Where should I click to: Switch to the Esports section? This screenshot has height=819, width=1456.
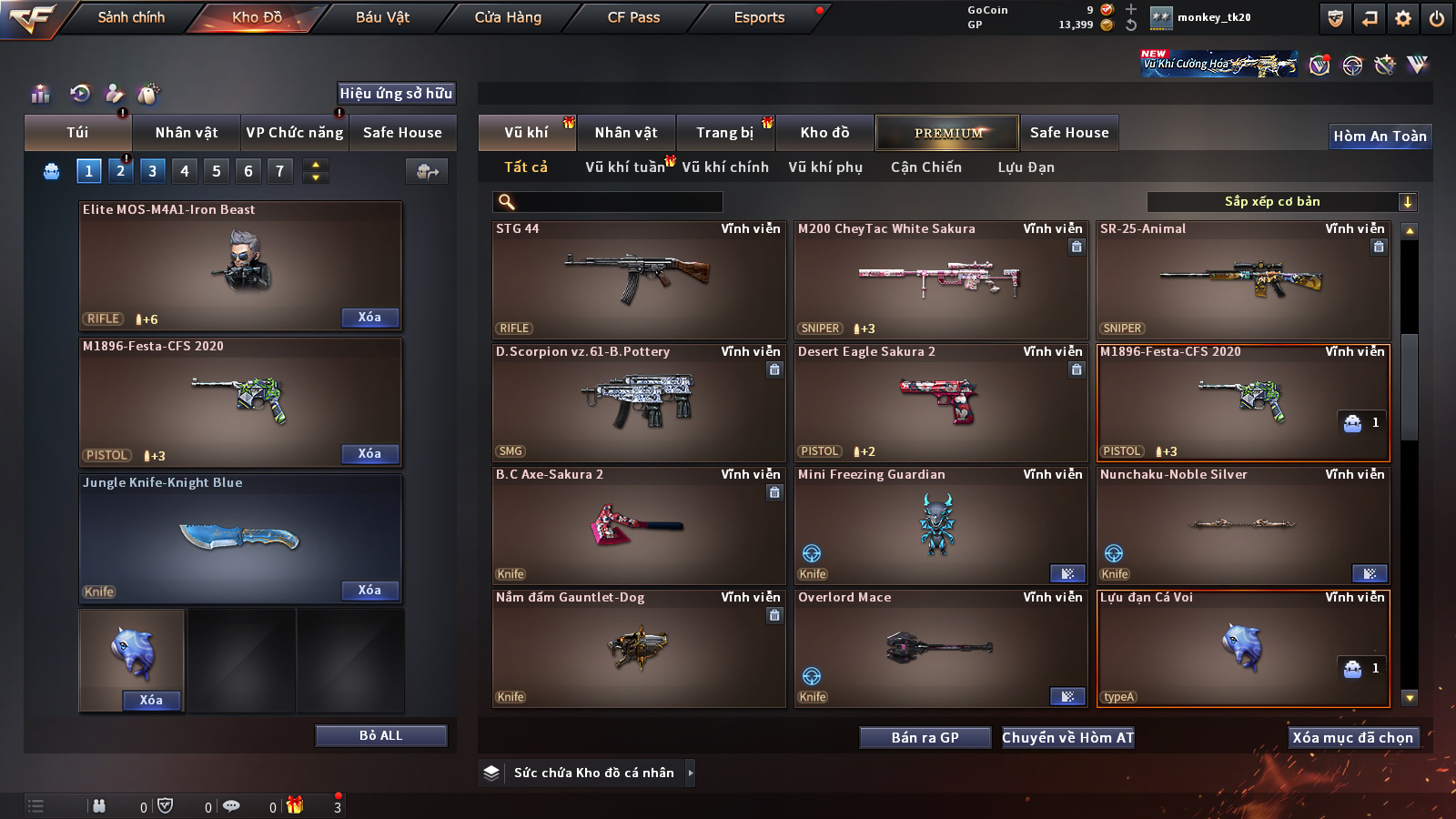(759, 17)
